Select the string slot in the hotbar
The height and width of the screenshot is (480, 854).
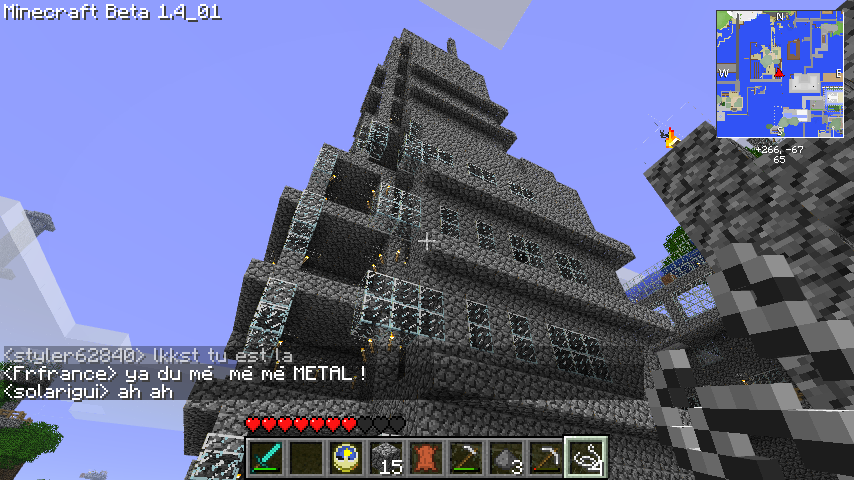586,458
